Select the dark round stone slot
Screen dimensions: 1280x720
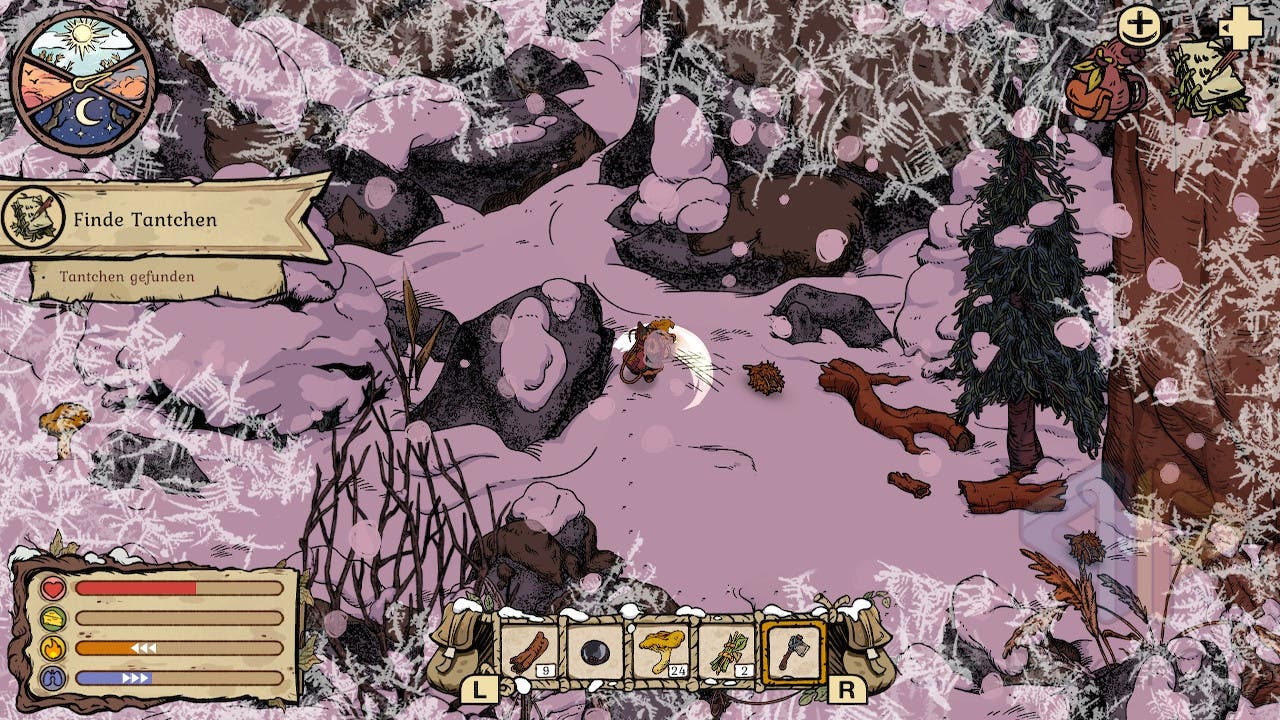tap(594, 653)
